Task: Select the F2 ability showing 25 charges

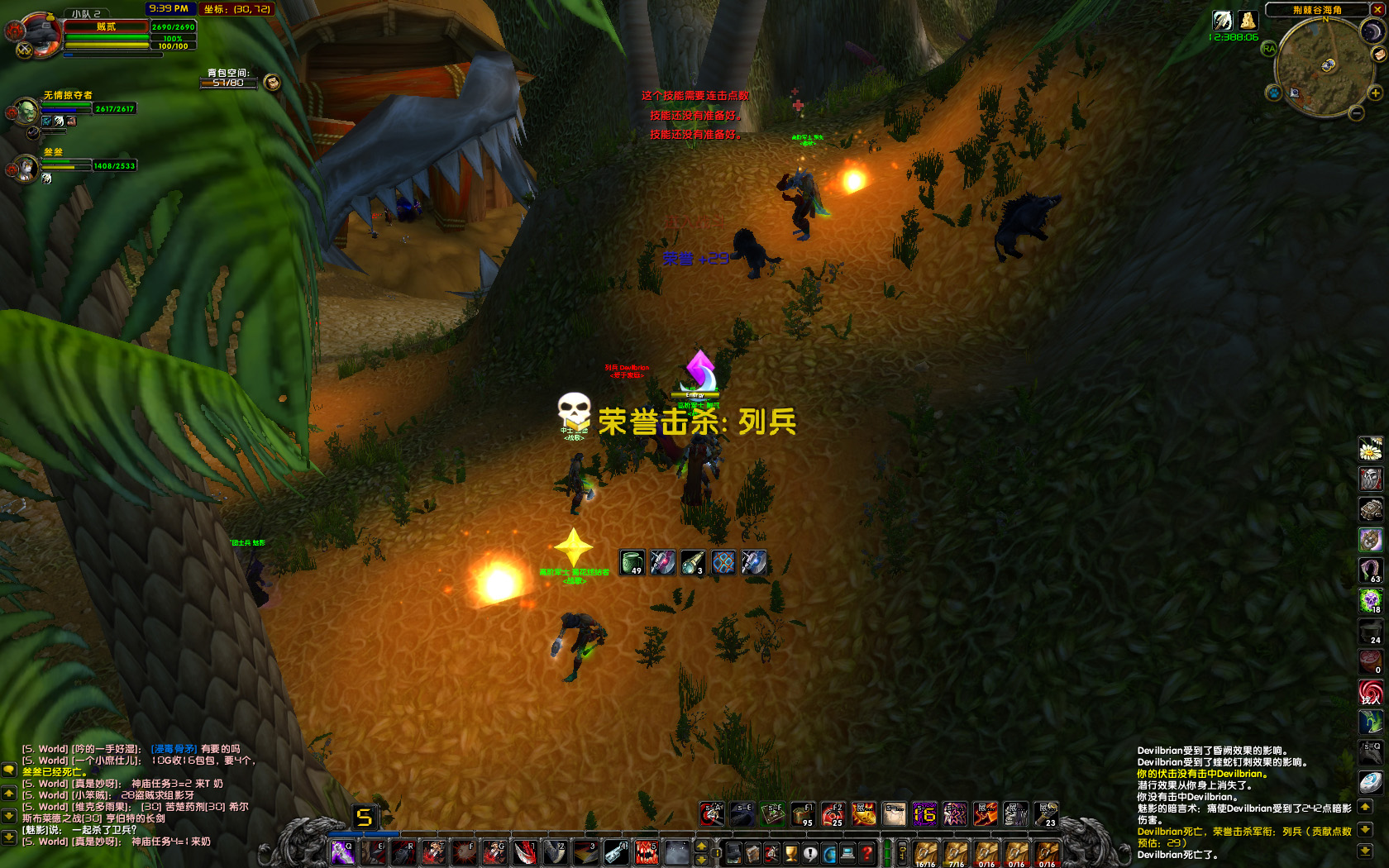Action: click(833, 814)
